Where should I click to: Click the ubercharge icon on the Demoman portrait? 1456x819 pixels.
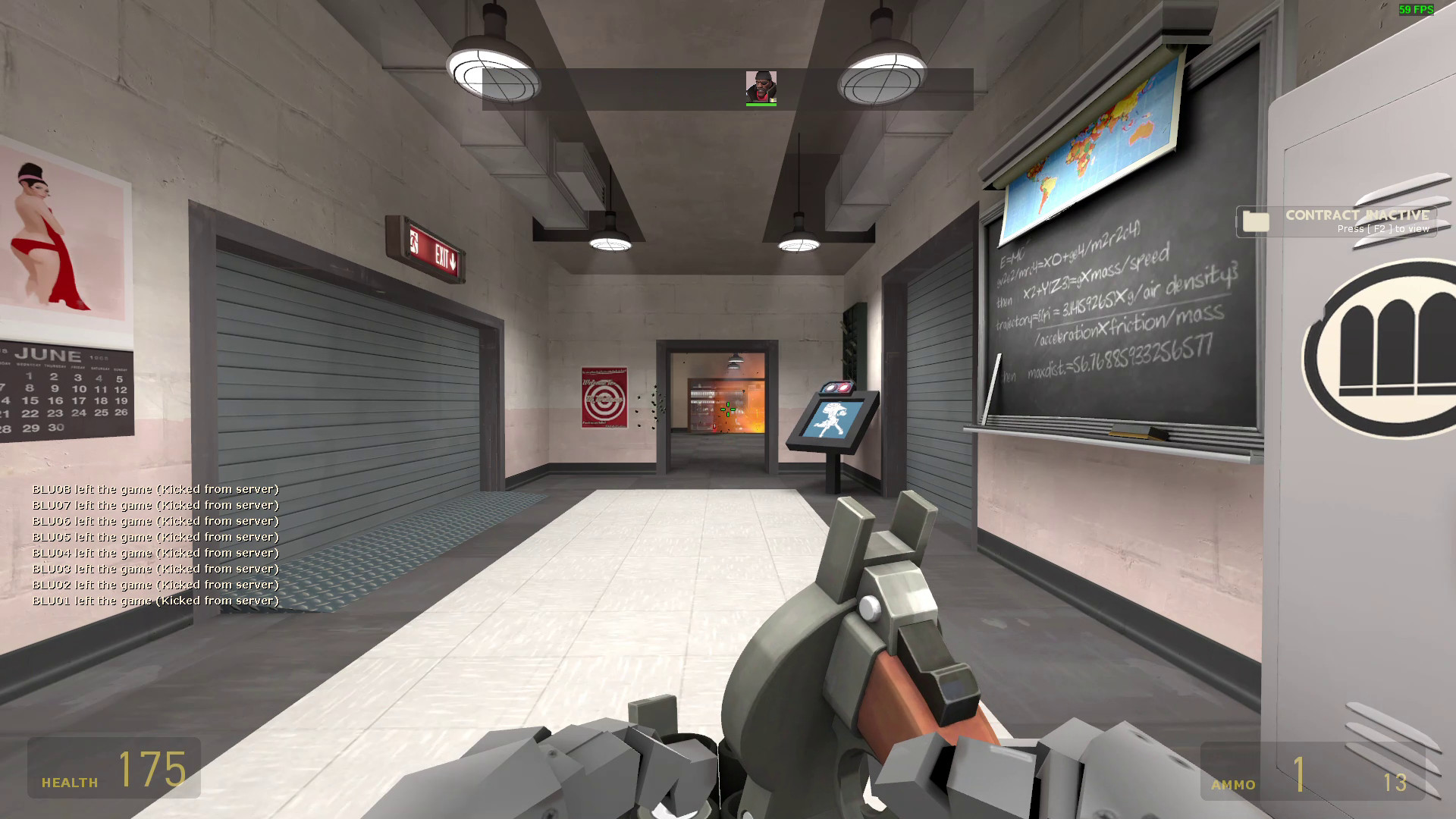pyautogui.click(x=773, y=99)
